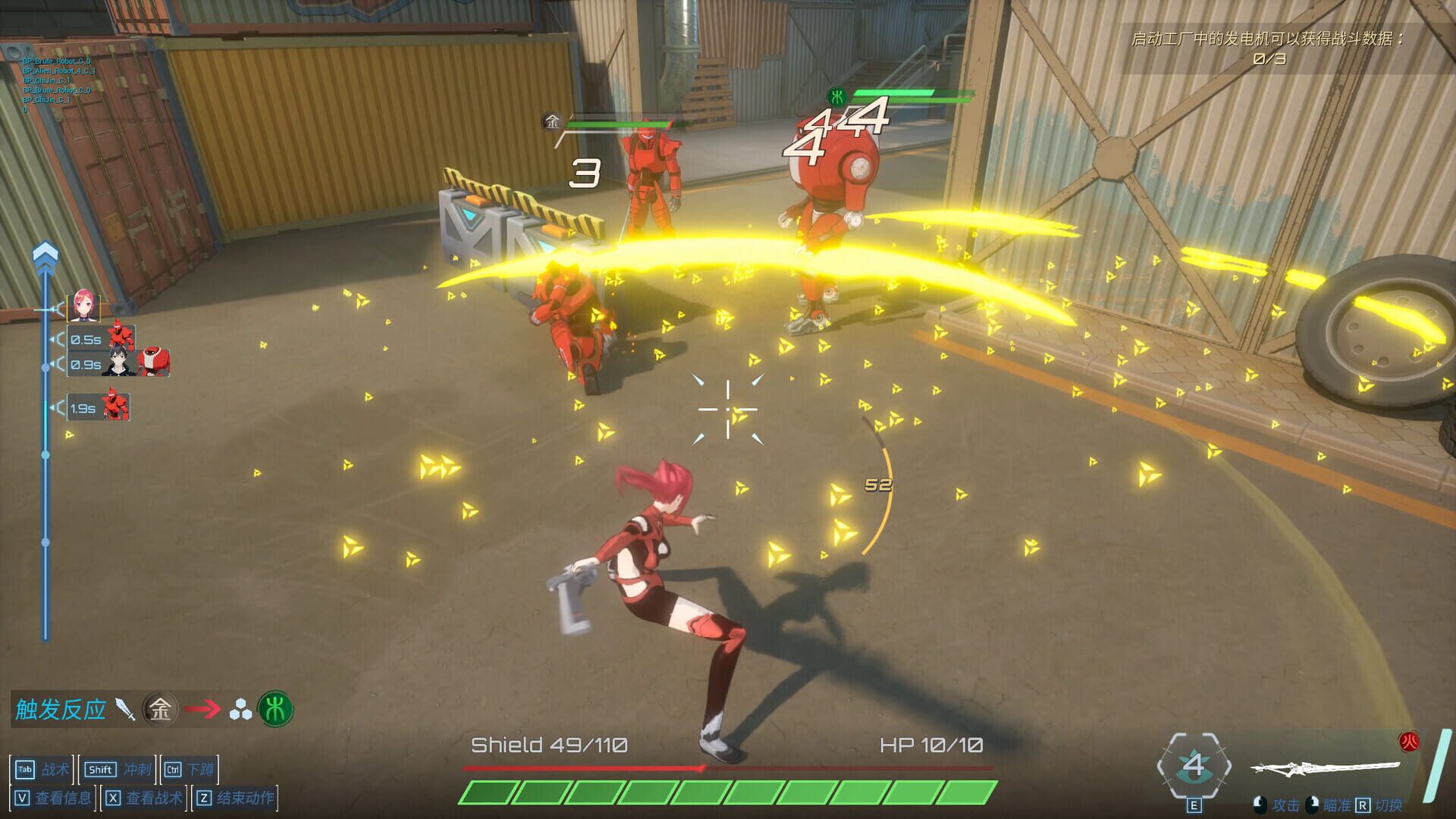Image resolution: width=1456 pixels, height=819 pixels.
Task: Select the sword icon in the trigger reaction bar
Action: 124,710
